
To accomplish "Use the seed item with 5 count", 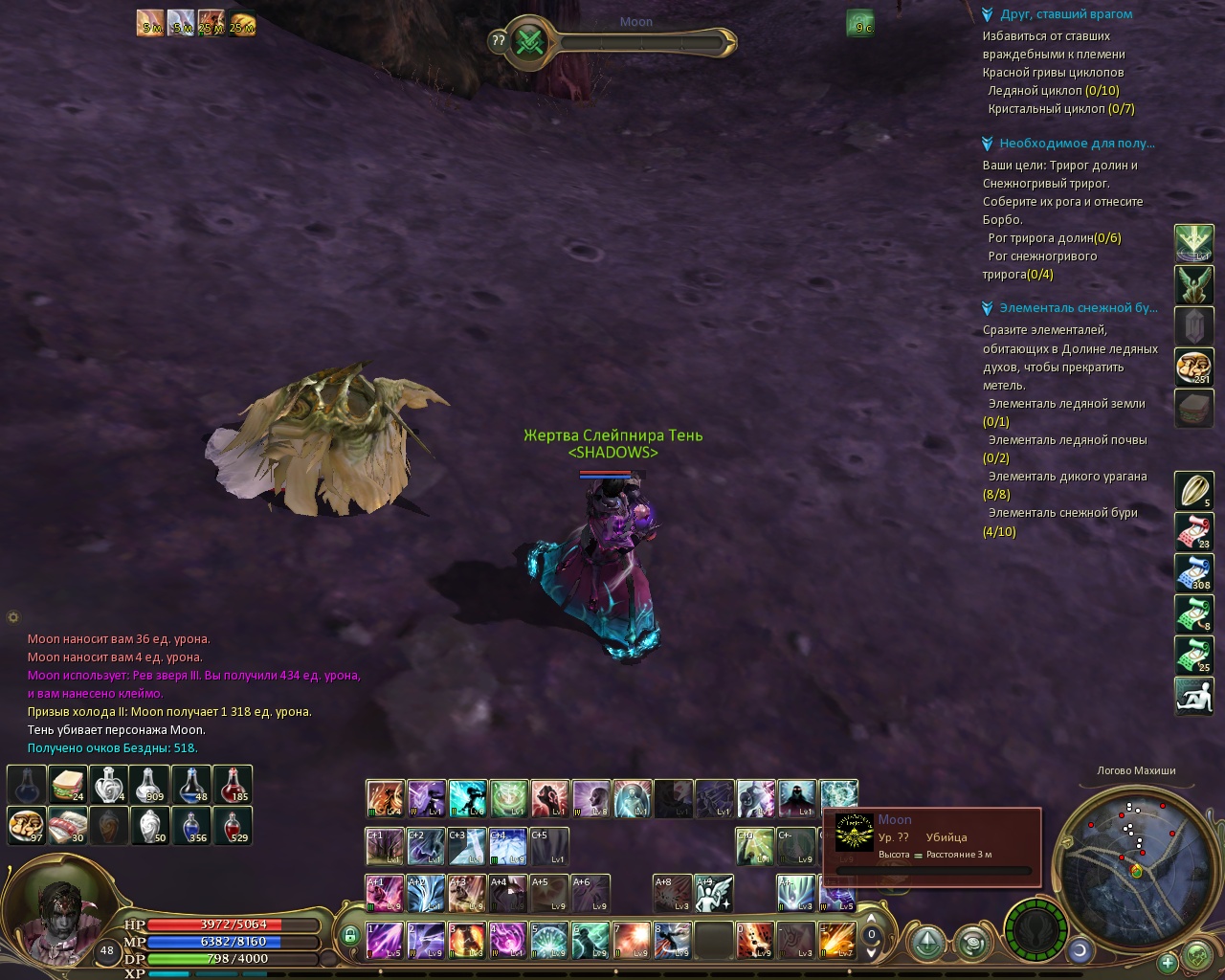I will click(1193, 490).
